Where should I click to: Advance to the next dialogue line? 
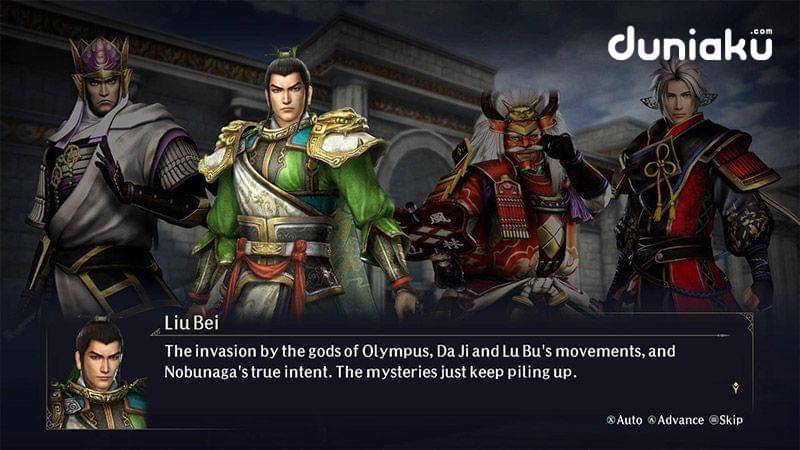(677, 420)
